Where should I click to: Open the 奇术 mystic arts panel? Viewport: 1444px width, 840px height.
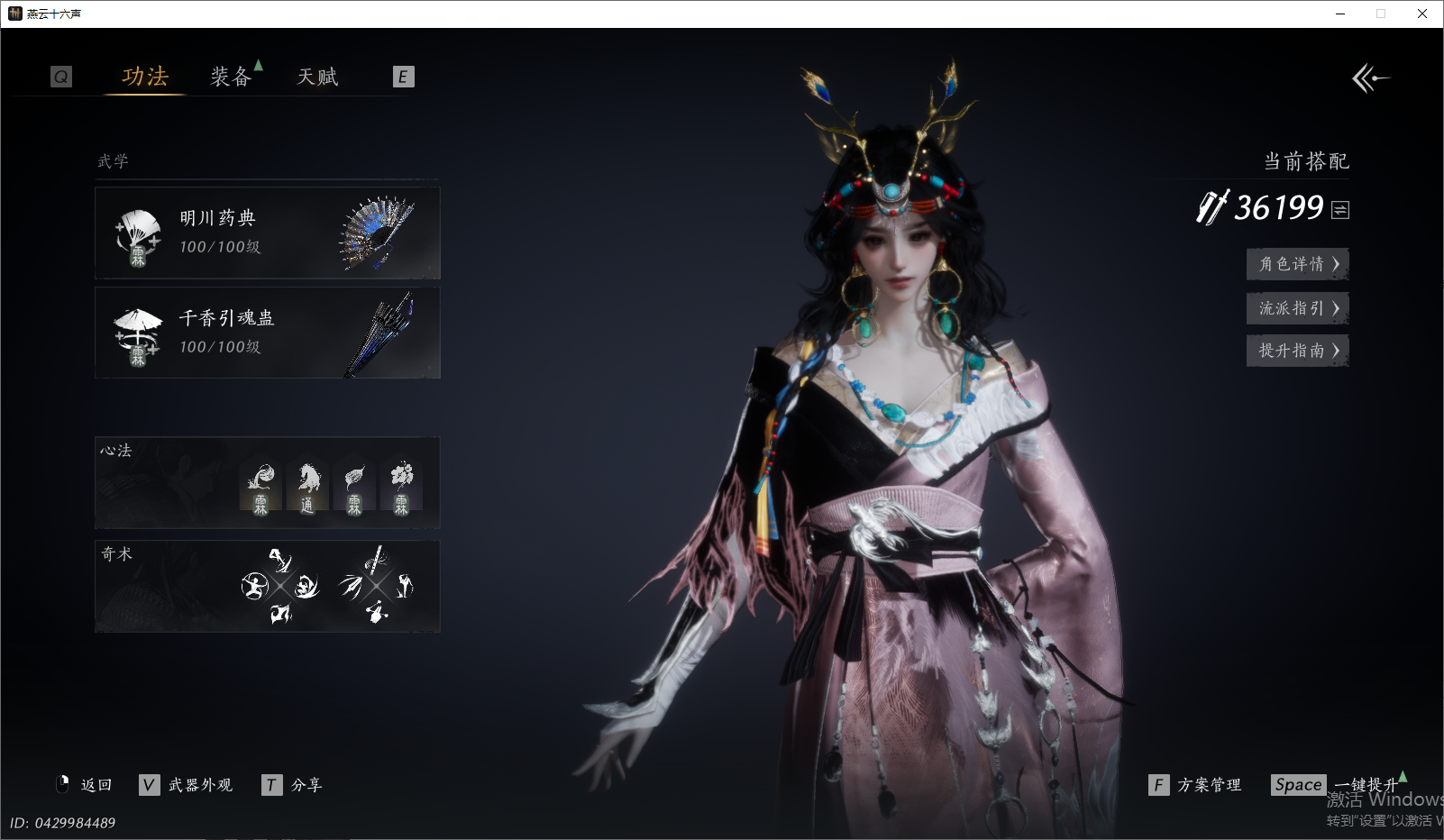click(268, 587)
